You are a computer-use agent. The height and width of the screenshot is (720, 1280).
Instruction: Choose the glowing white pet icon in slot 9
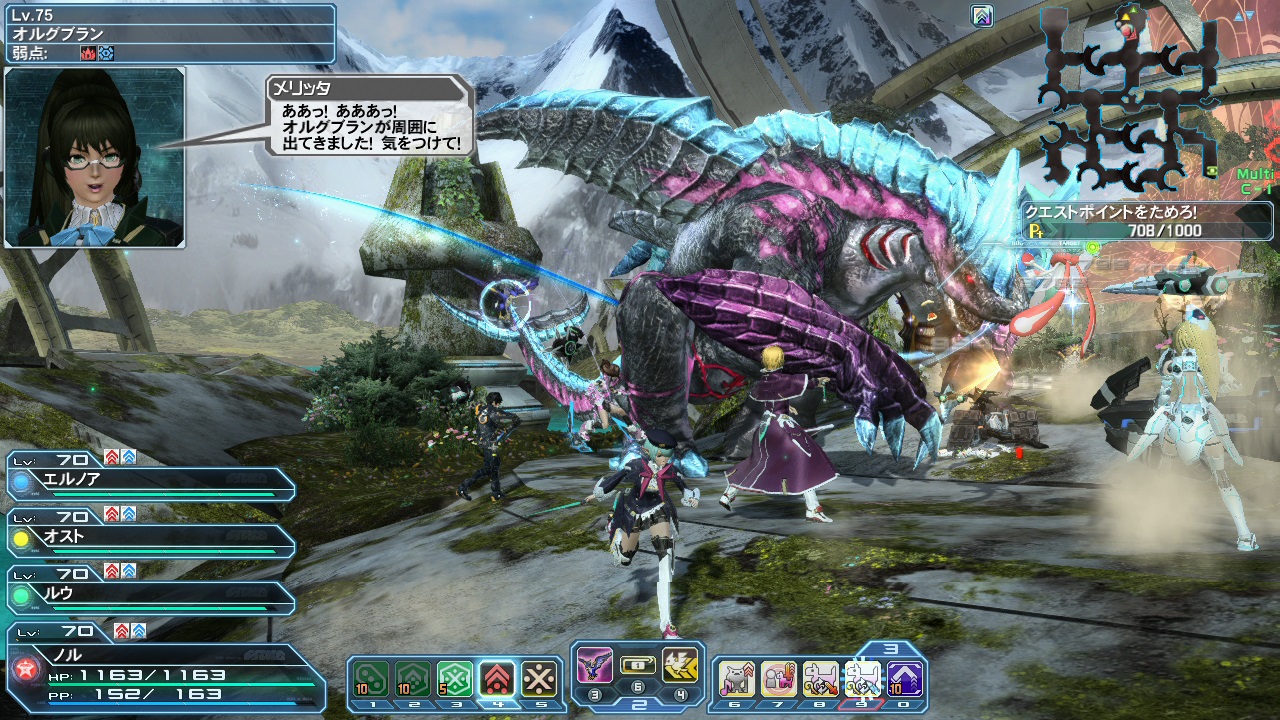(x=863, y=679)
